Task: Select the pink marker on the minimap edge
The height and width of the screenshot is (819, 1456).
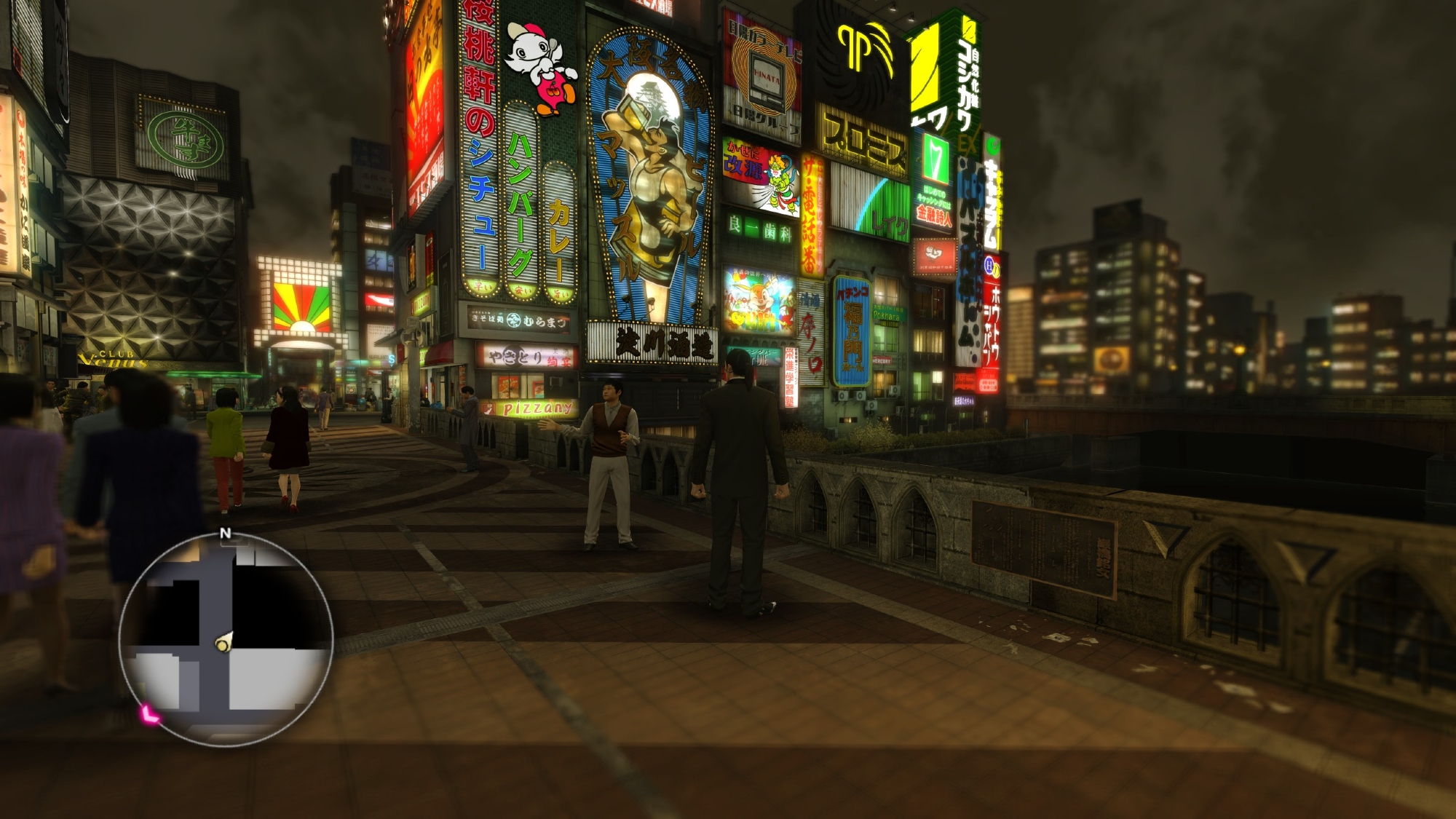Action: point(150,714)
